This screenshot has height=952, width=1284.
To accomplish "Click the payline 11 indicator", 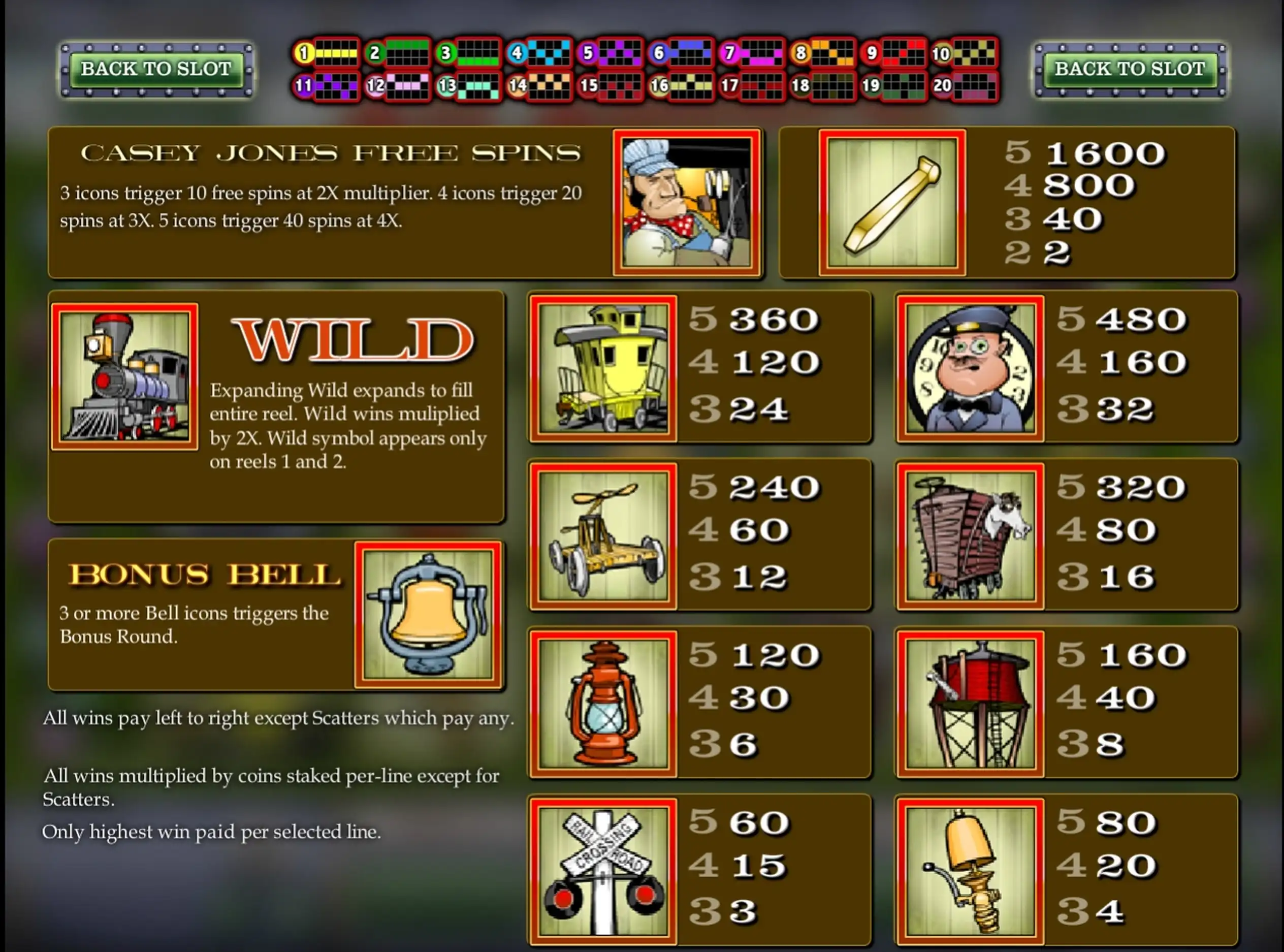I will pyautogui.click(x=327, y=86).
